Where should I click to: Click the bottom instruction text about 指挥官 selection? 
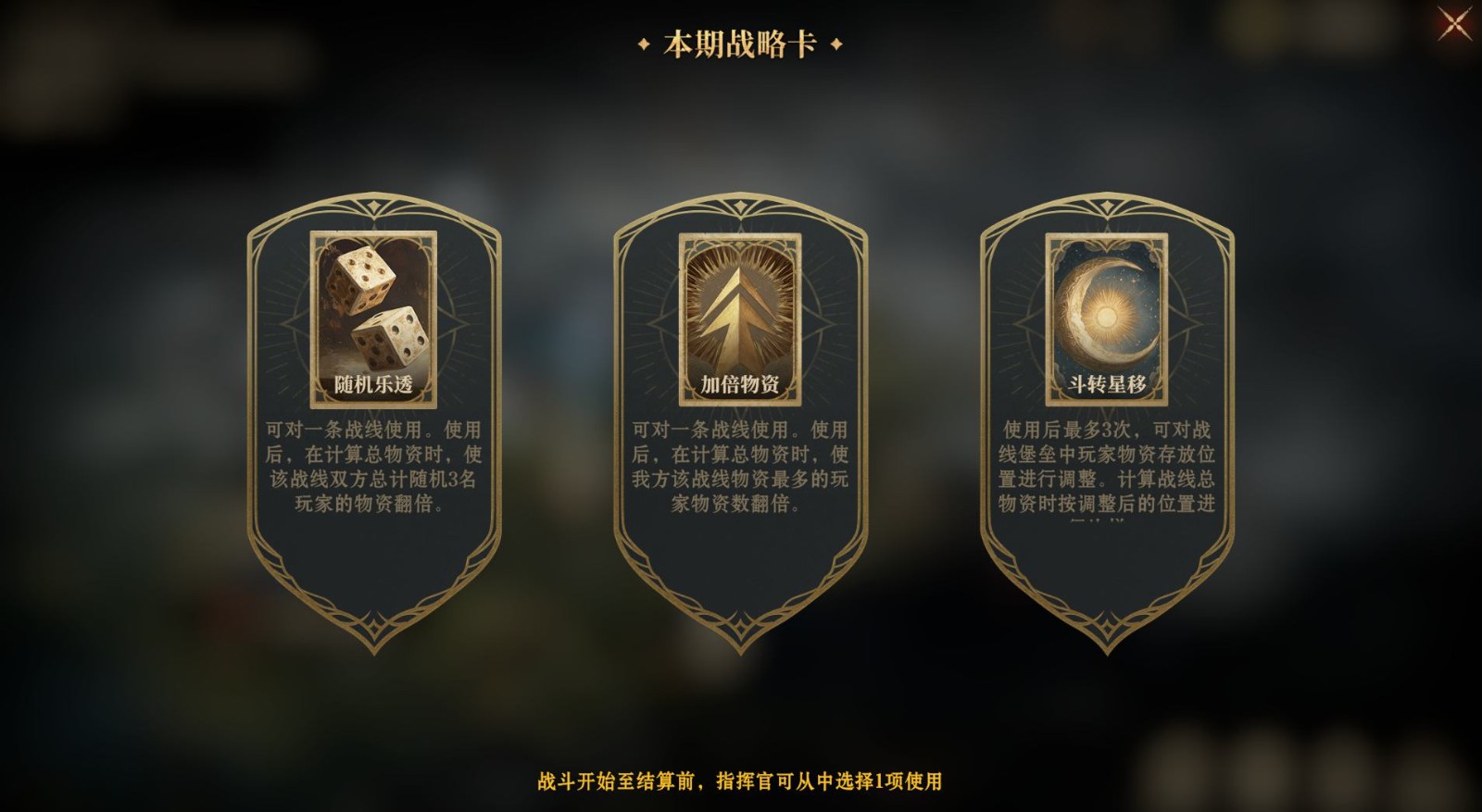click(741, 781)
